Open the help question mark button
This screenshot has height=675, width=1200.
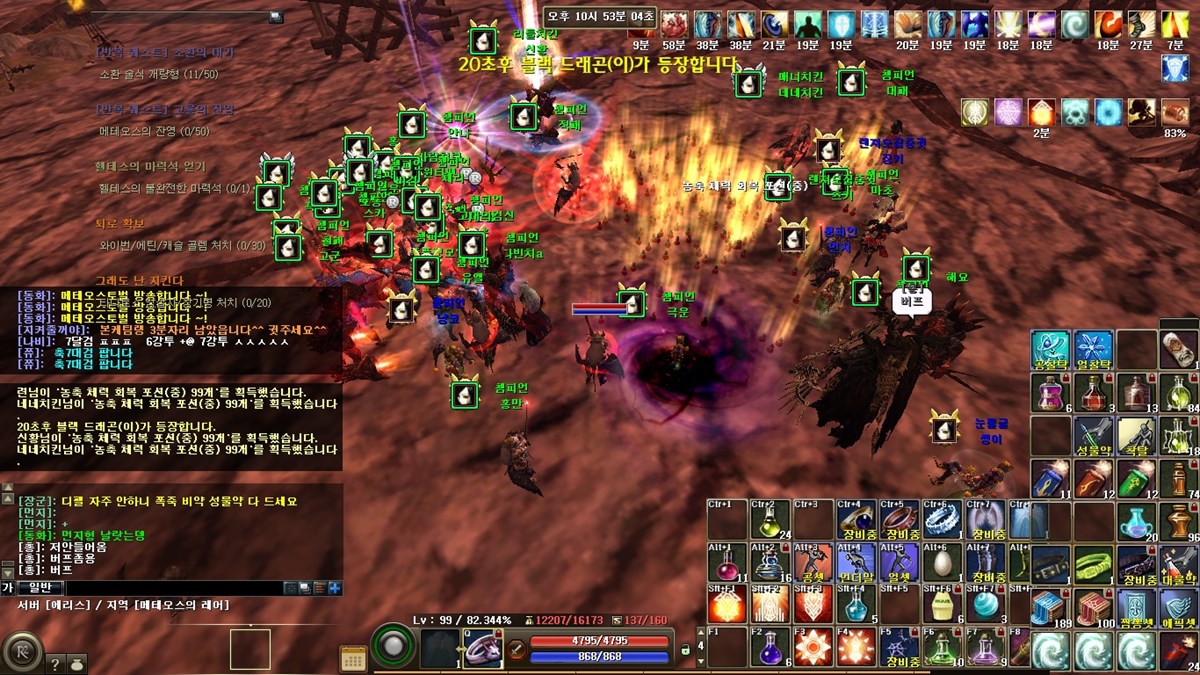(x=56, y=662)
